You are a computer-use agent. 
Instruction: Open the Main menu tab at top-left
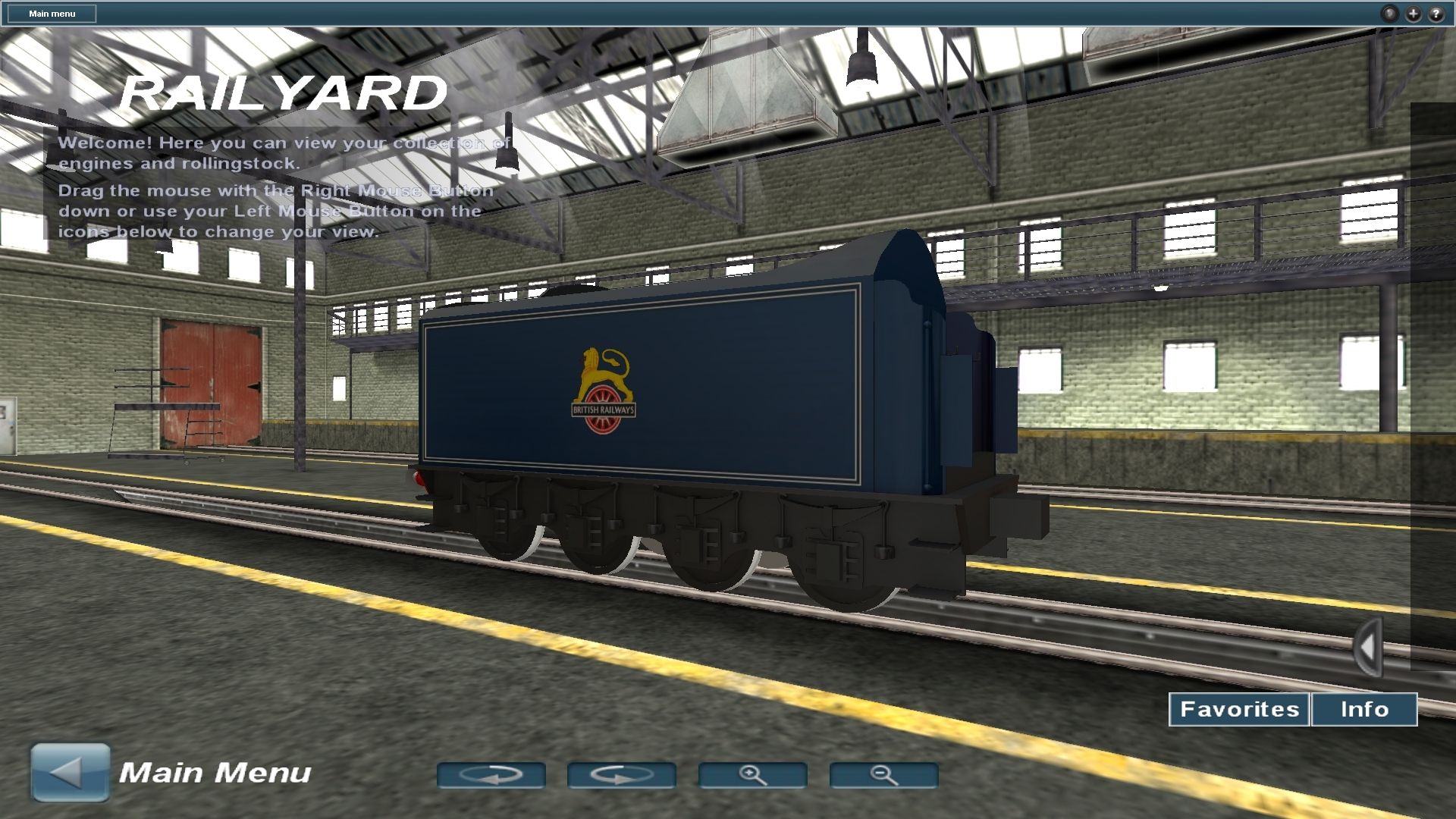51,13
